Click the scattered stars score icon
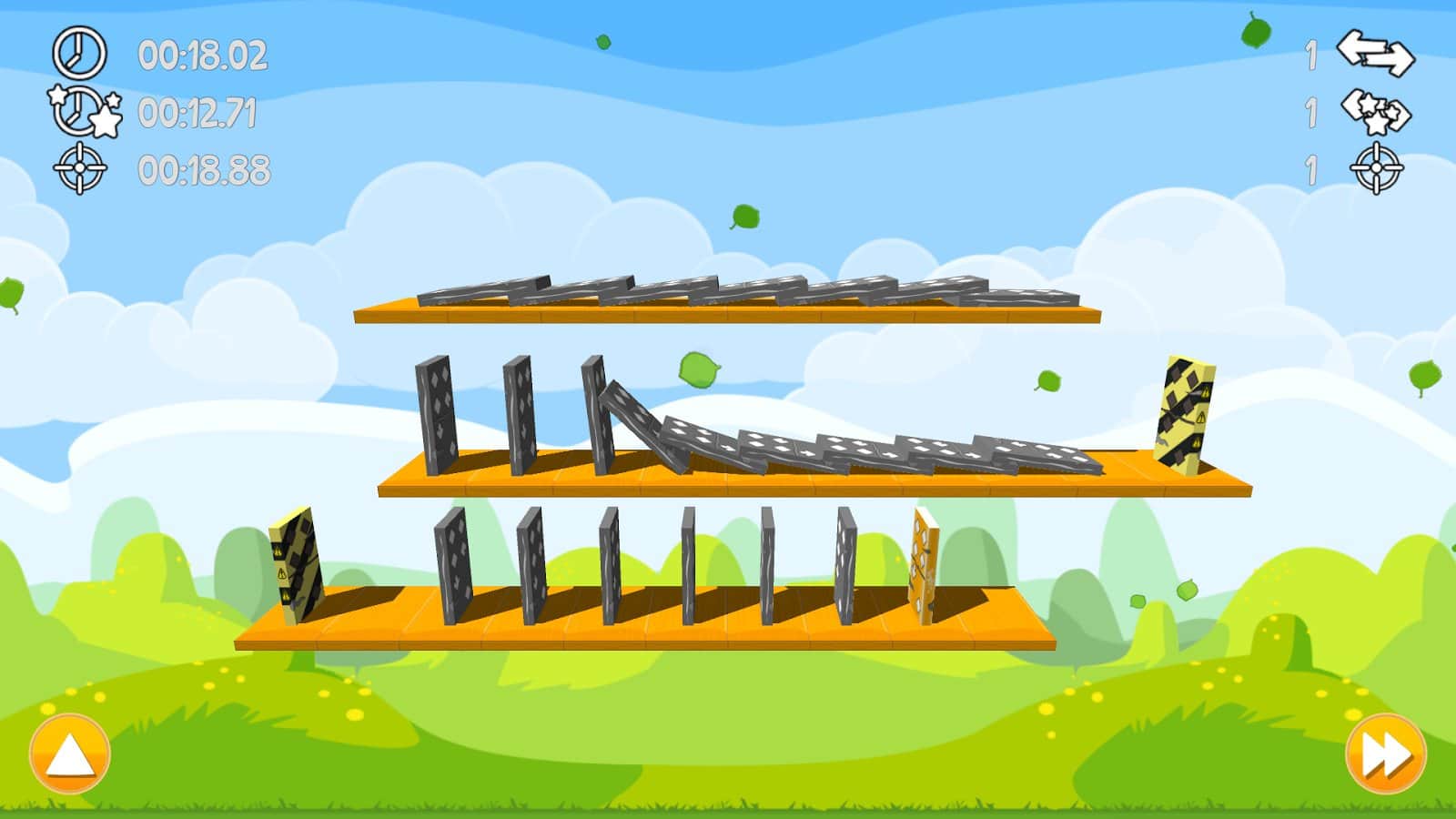This screenshot has height=819, width=1456. tap(1376, 111)
